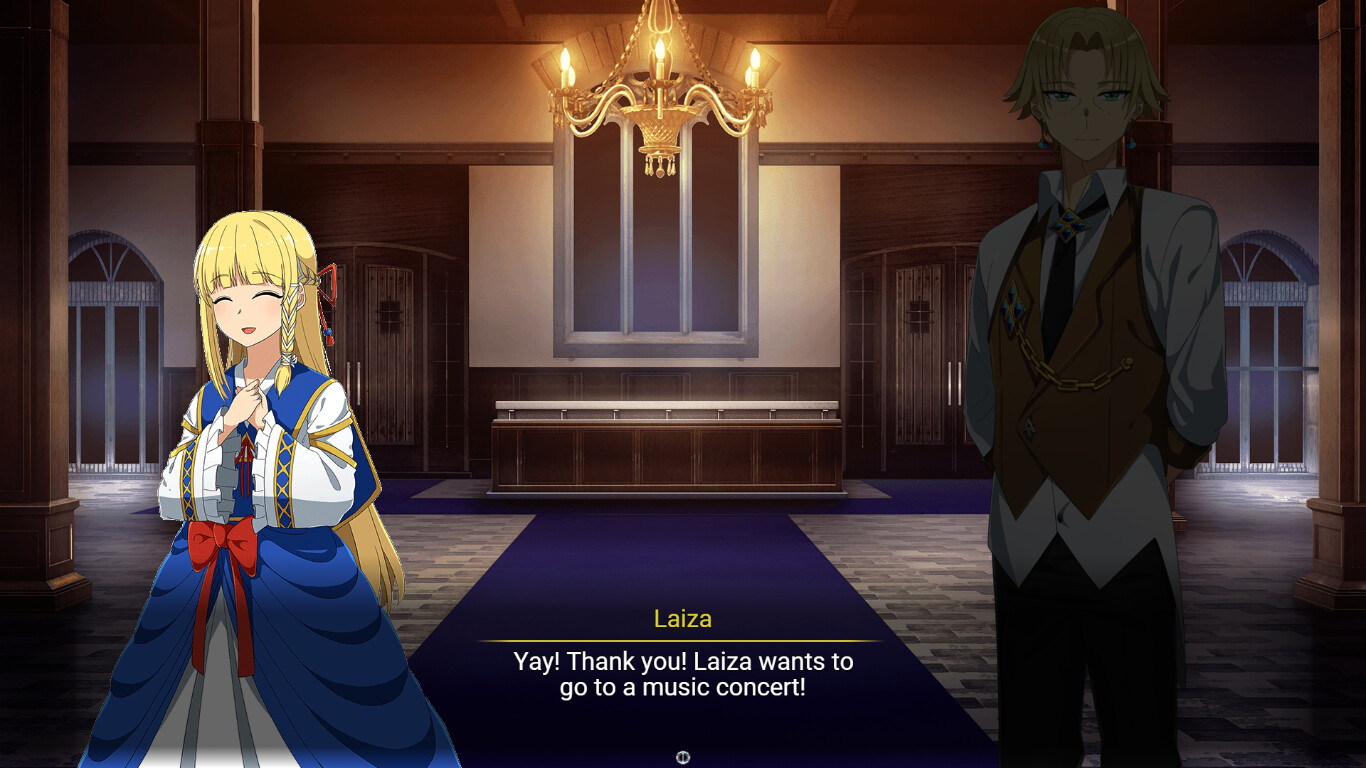1366x768 pixels.
Task: Click the dialogue text to advance the story
Action: pyautogui.click(x=683, y=672)
